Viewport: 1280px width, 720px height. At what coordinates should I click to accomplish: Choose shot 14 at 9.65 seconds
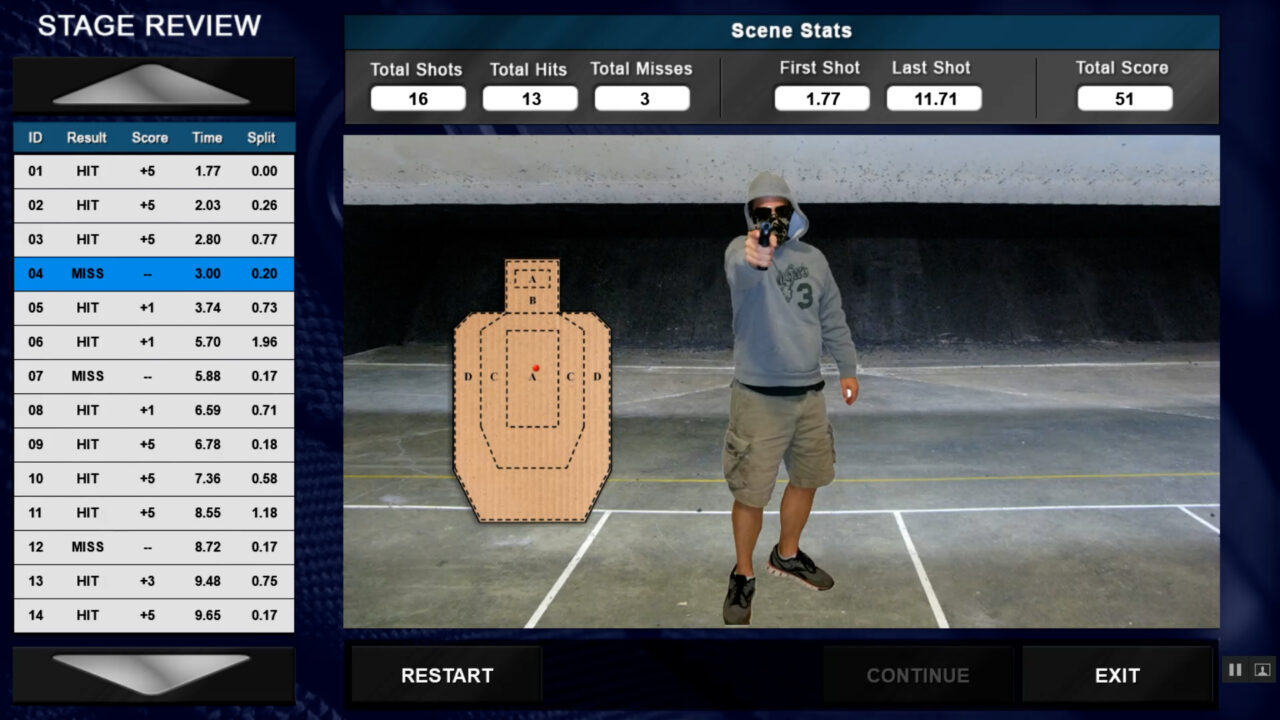(x=154, y=615)
